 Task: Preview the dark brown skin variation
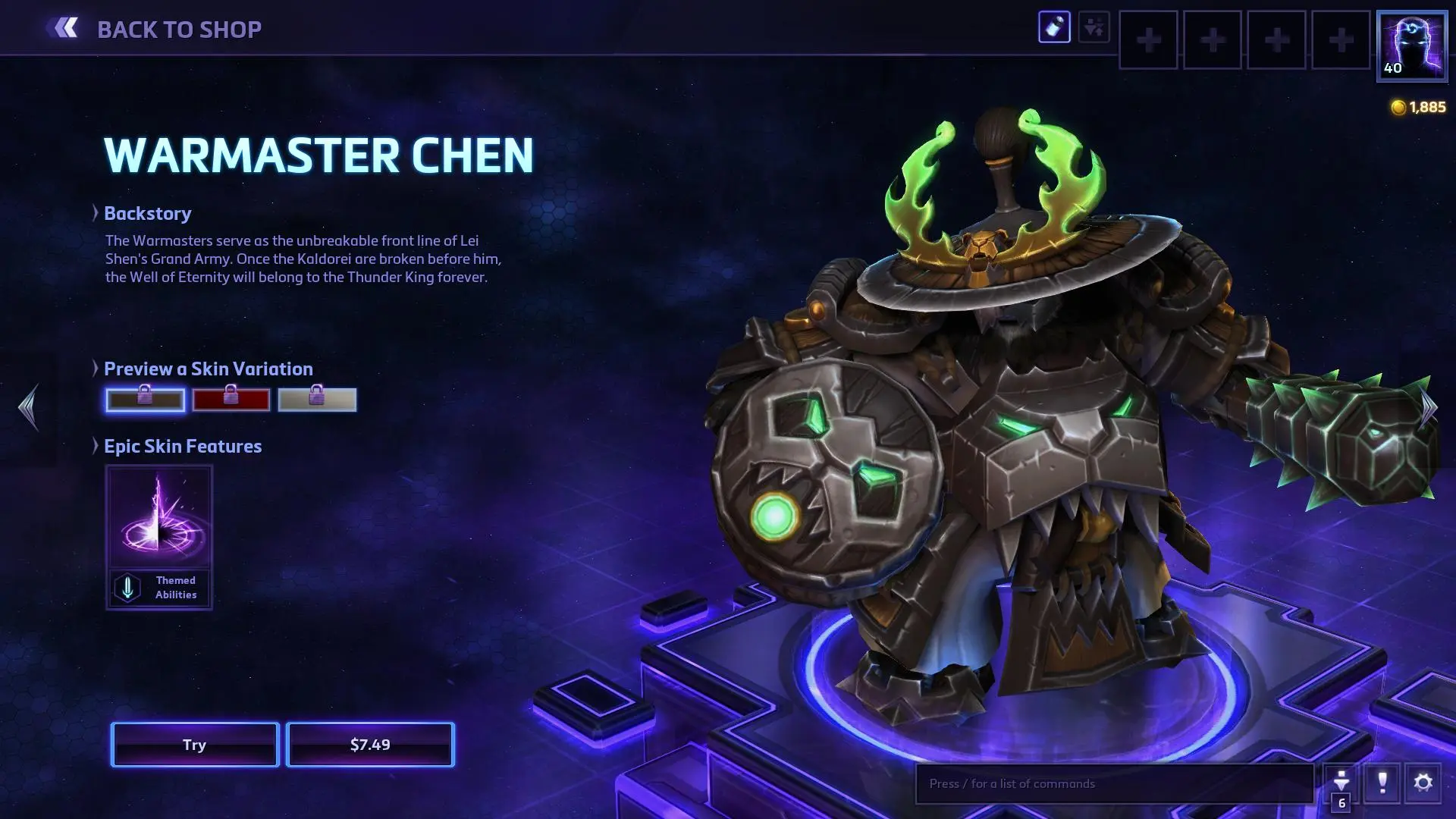[x=145, y=400]
